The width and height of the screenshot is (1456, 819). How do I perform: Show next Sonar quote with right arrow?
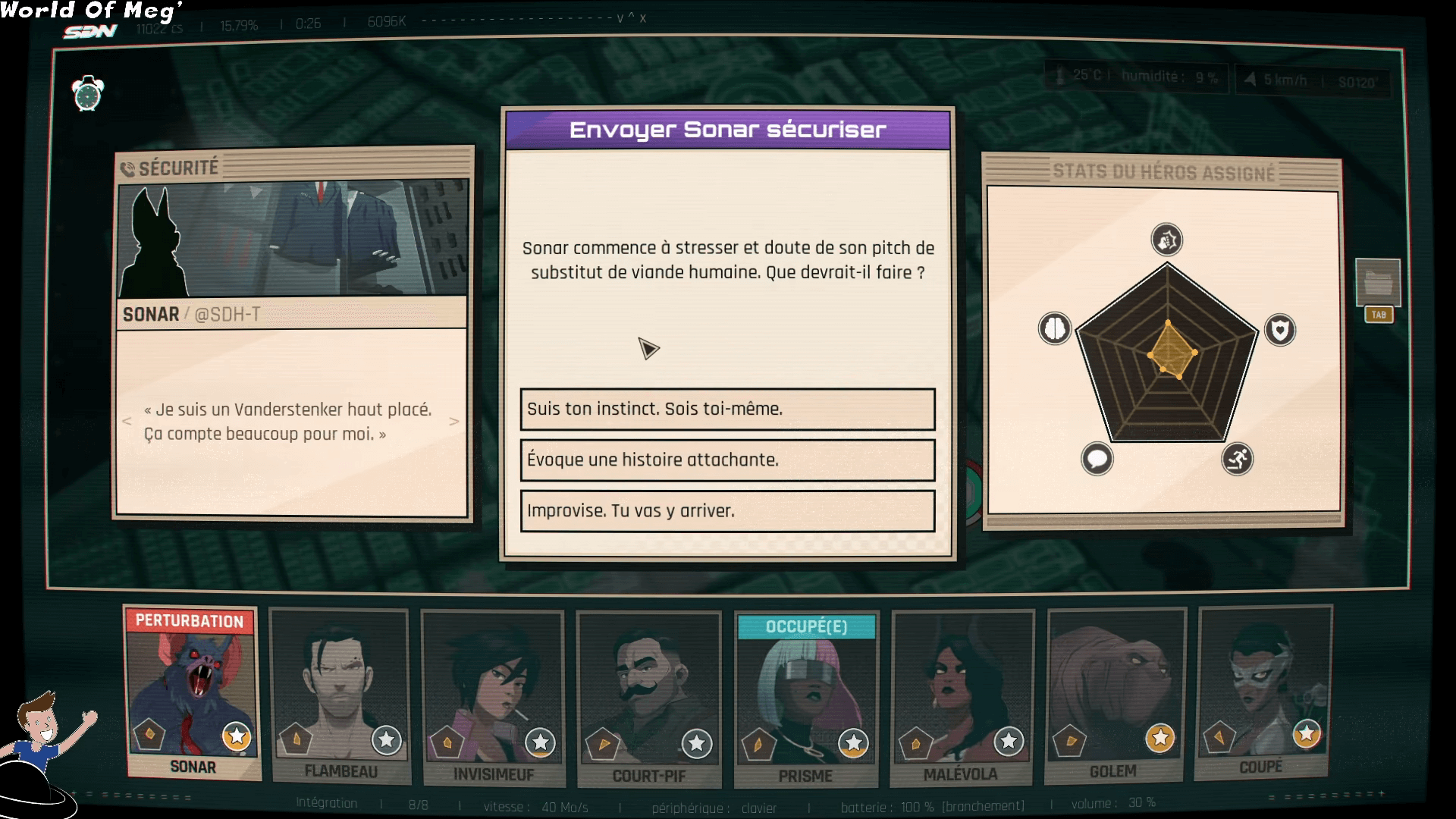click(x=453, y=422)
